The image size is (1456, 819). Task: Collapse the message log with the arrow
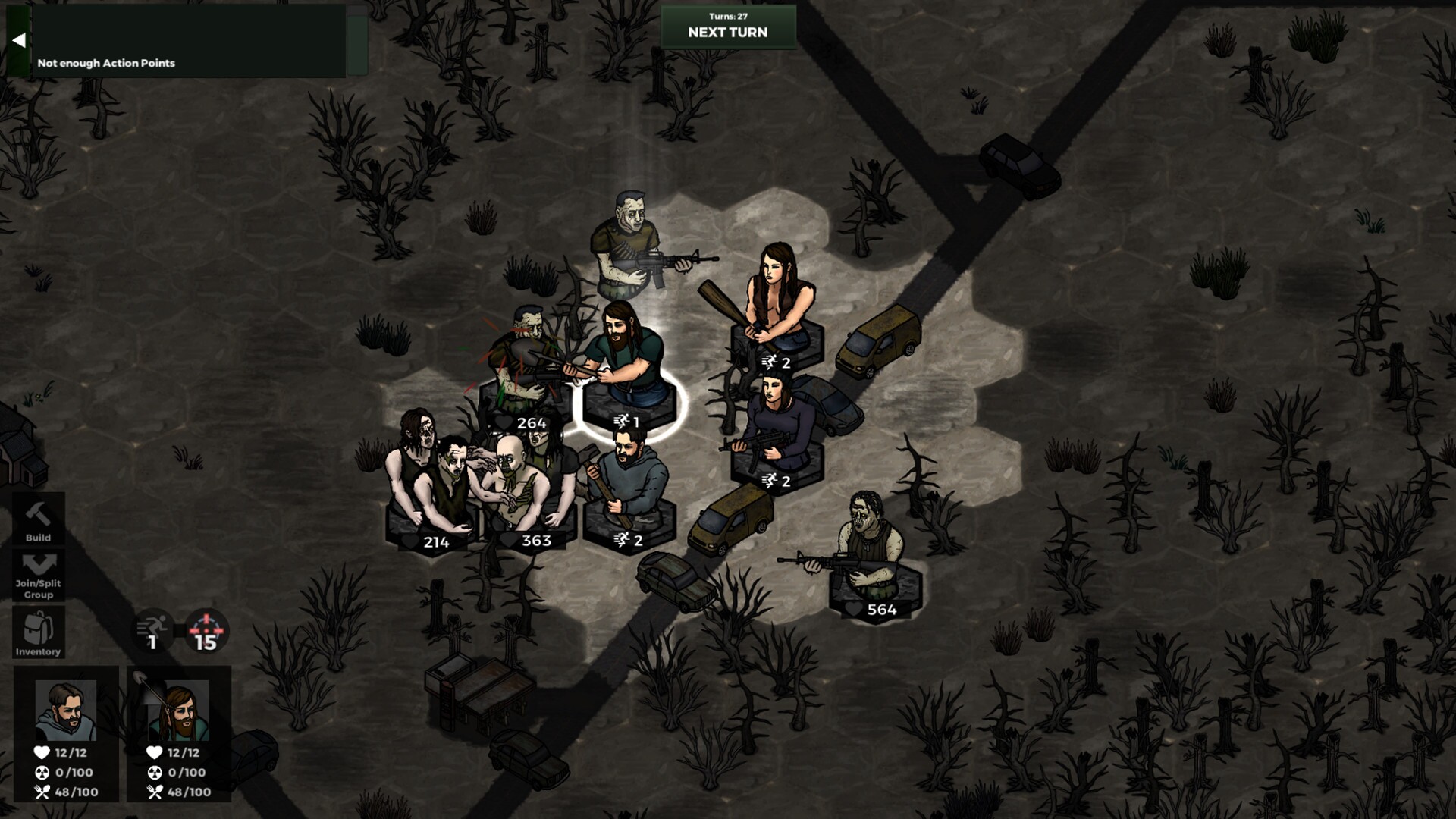19,39
